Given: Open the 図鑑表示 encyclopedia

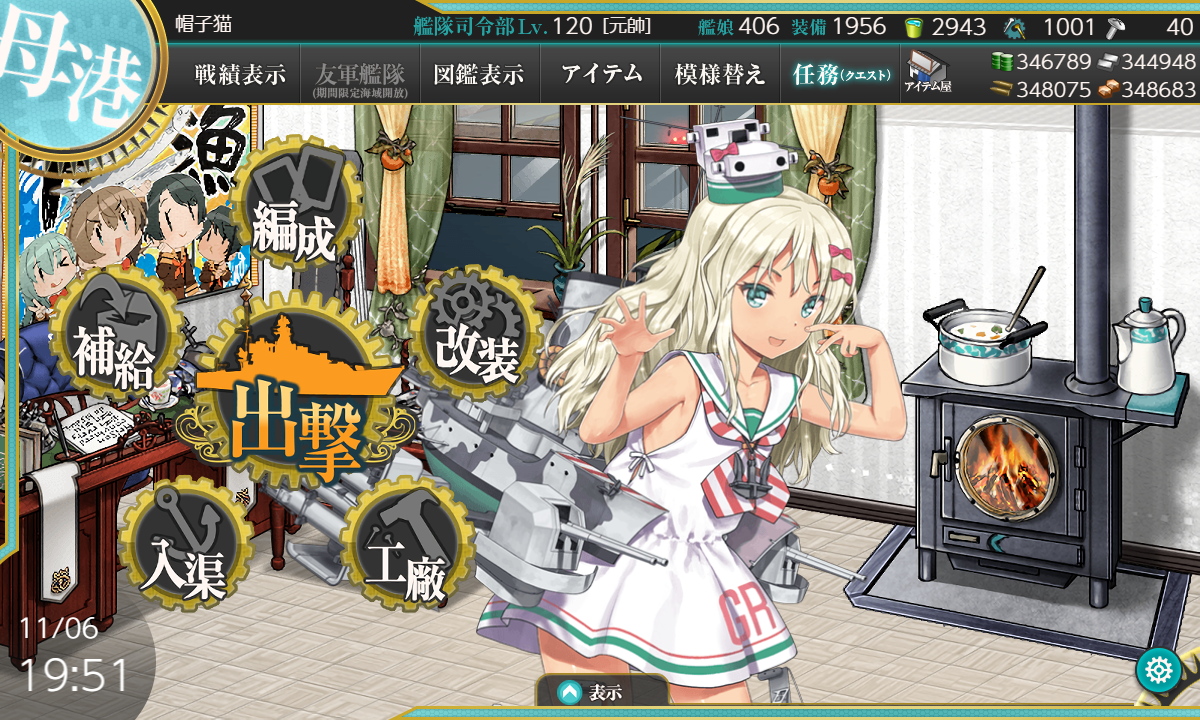Looking at the screenshot, I should (479, 75).
